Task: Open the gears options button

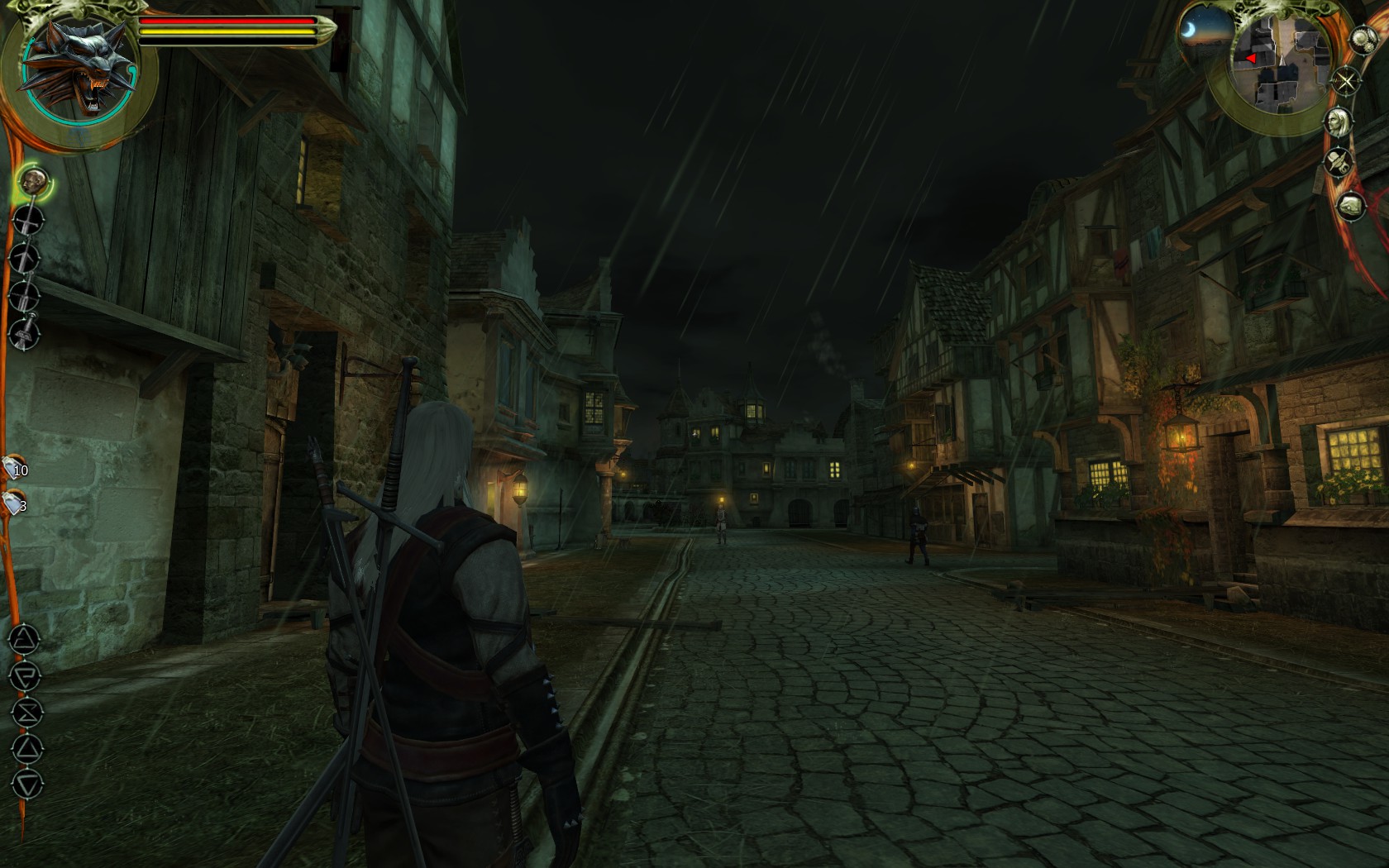Action: (1361, 40)
